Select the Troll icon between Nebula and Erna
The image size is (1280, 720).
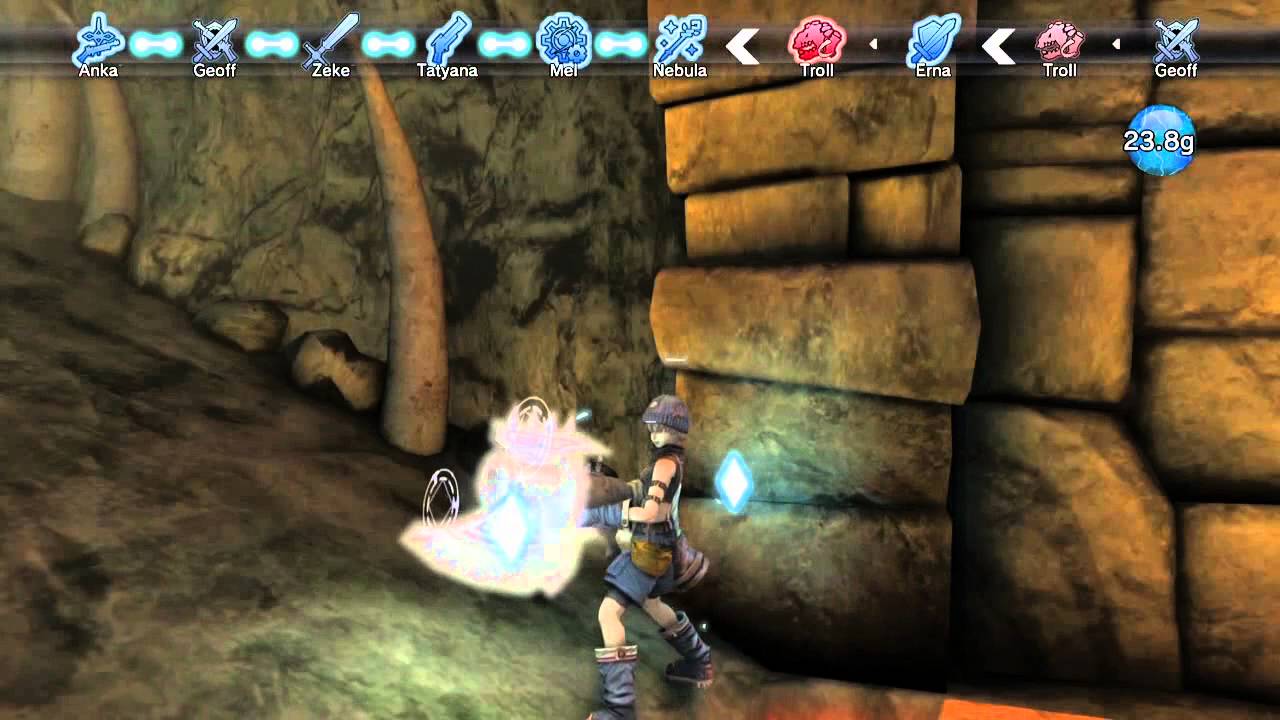[817, 40]
